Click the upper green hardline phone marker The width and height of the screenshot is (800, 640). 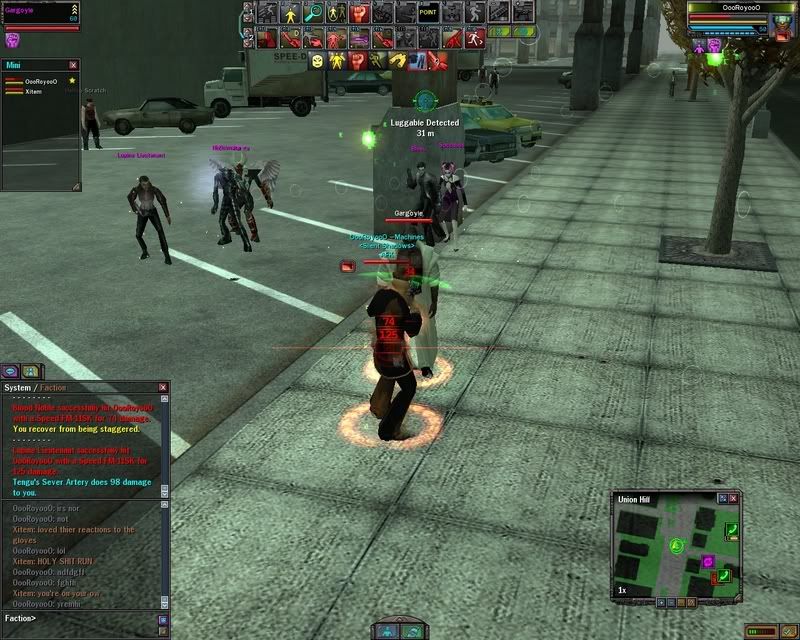click(731, 530)
